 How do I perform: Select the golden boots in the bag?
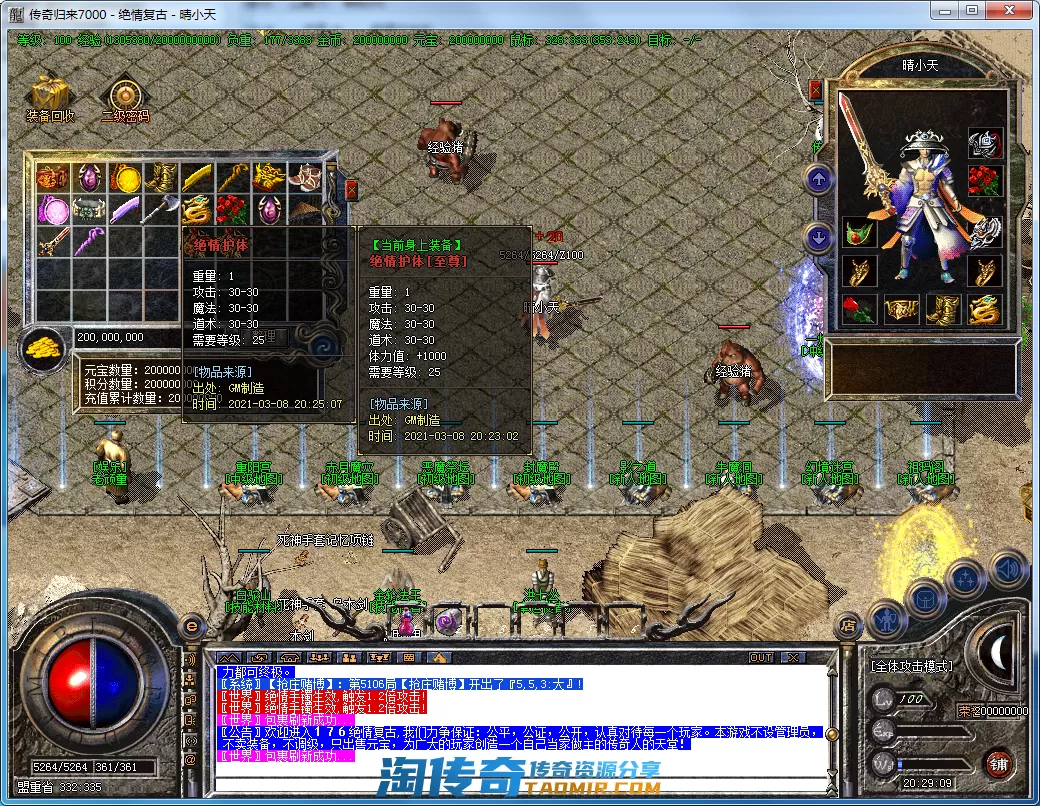pyautogui.click(x=161, y=178)
